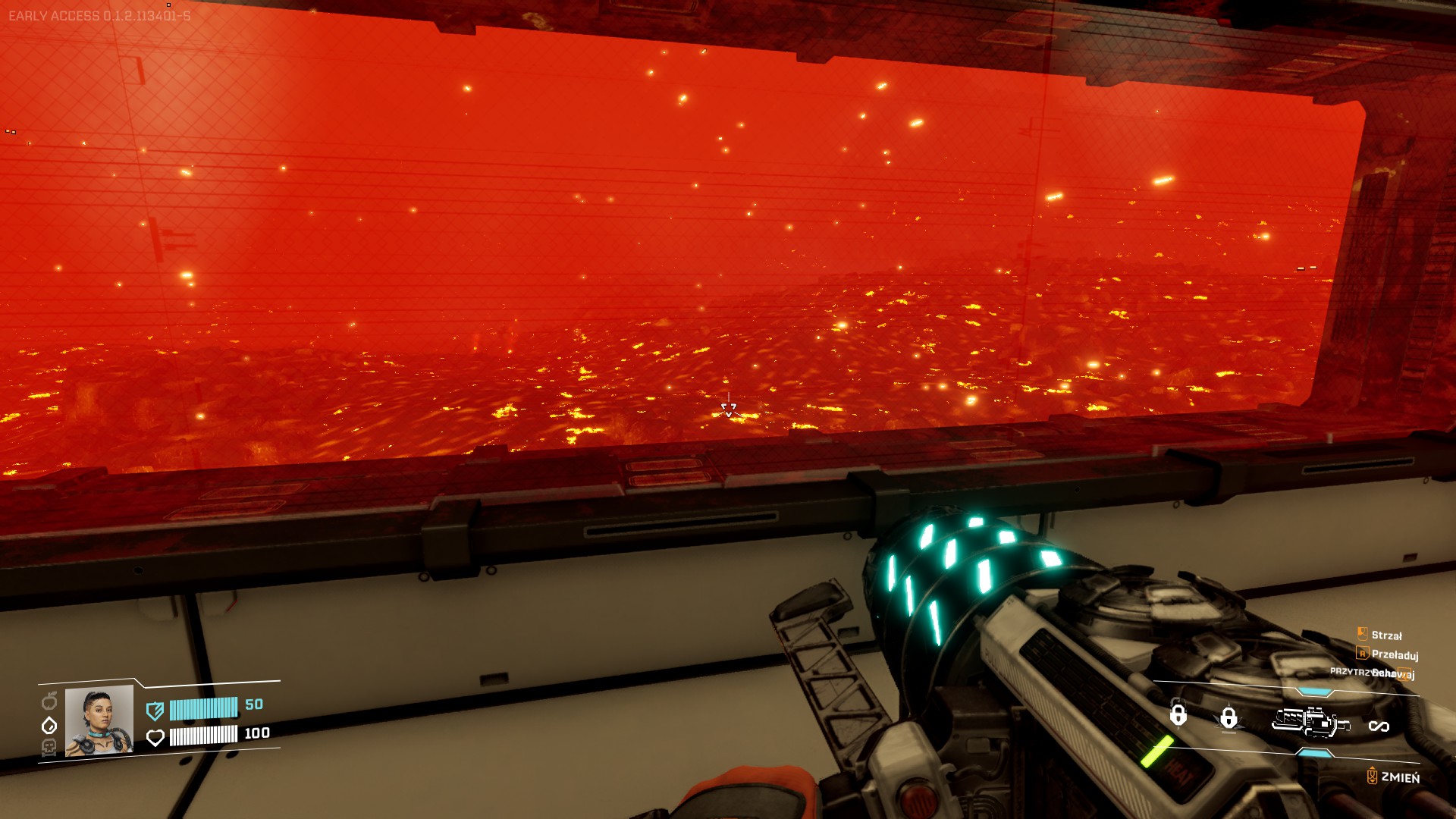1456x819 pixels.
Task: Select the shield armor icon
Action: pyautogui.click(x=155, y=711)
